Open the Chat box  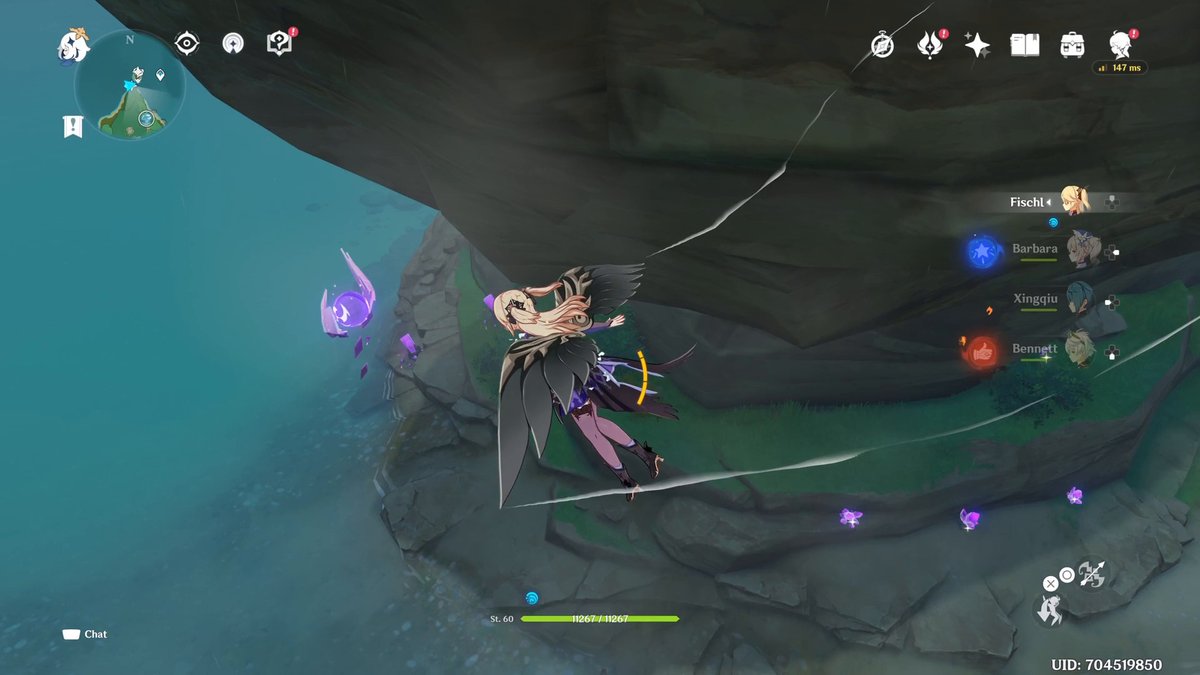click(85, 634)
